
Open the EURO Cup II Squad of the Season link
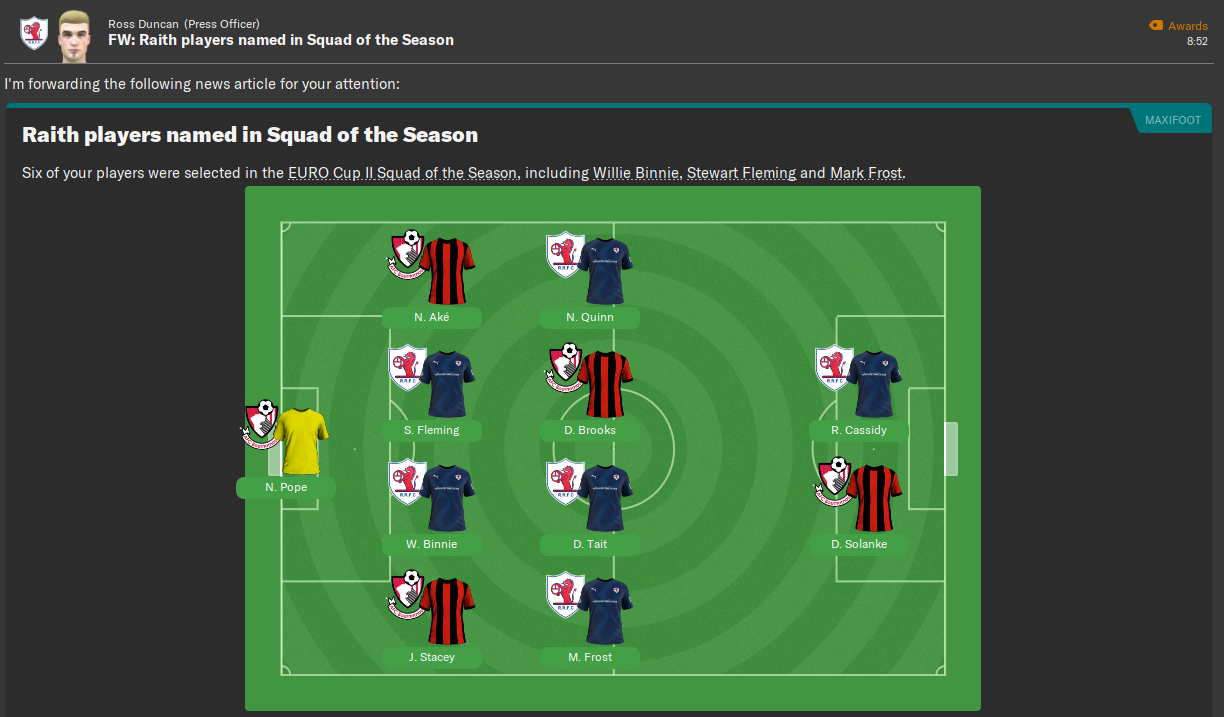402,173
